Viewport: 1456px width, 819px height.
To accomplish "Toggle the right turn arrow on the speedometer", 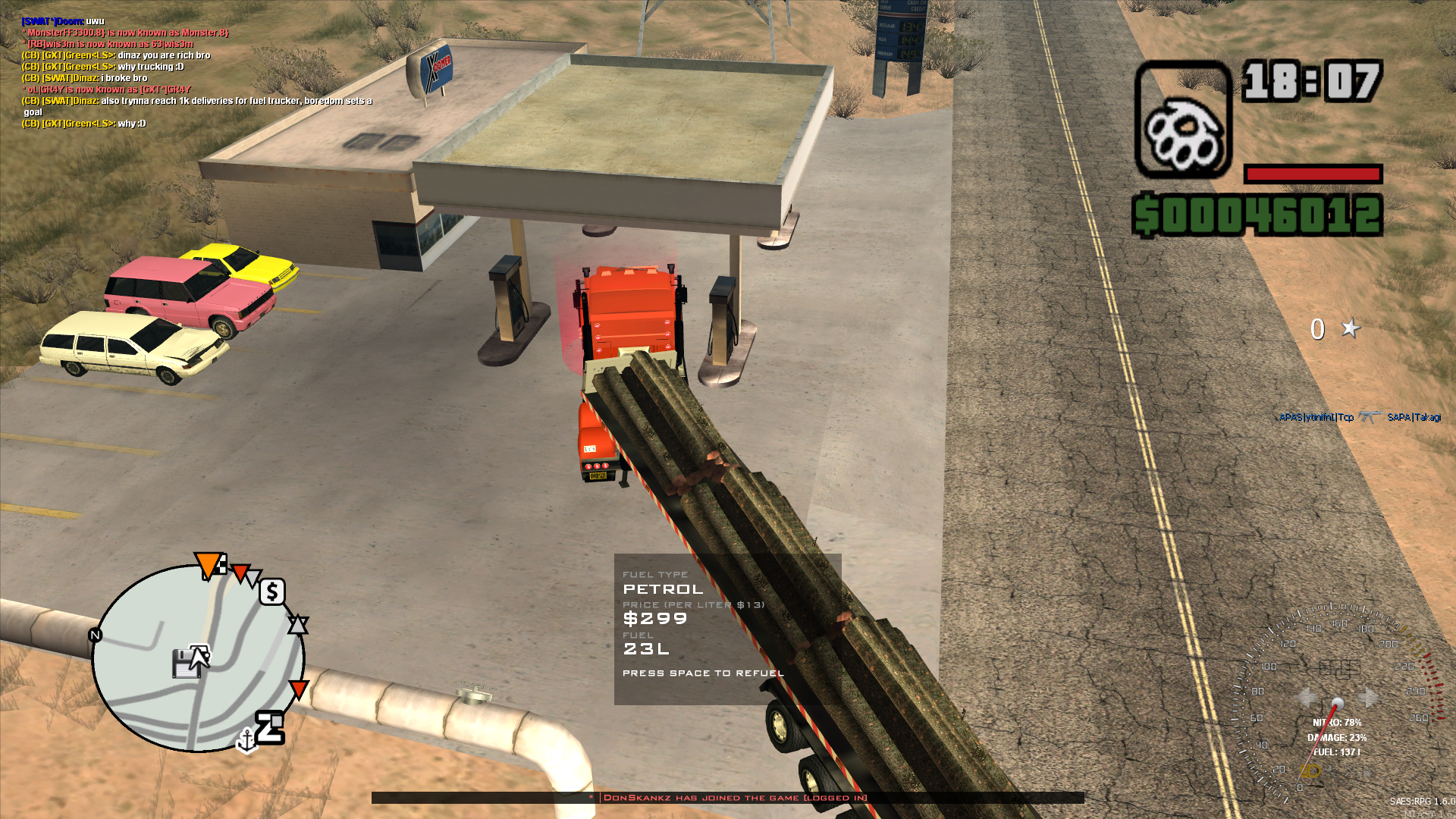I will click(x=1369, y=696).
